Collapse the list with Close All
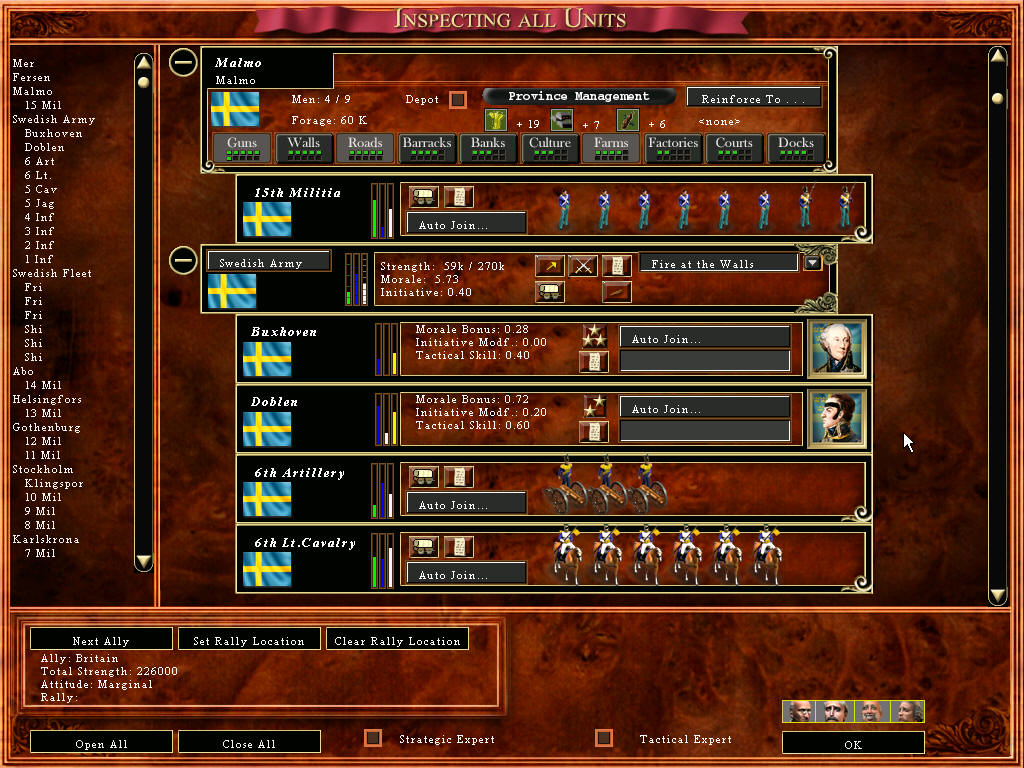Screen dimensions: 1024x768 [249, 743]
